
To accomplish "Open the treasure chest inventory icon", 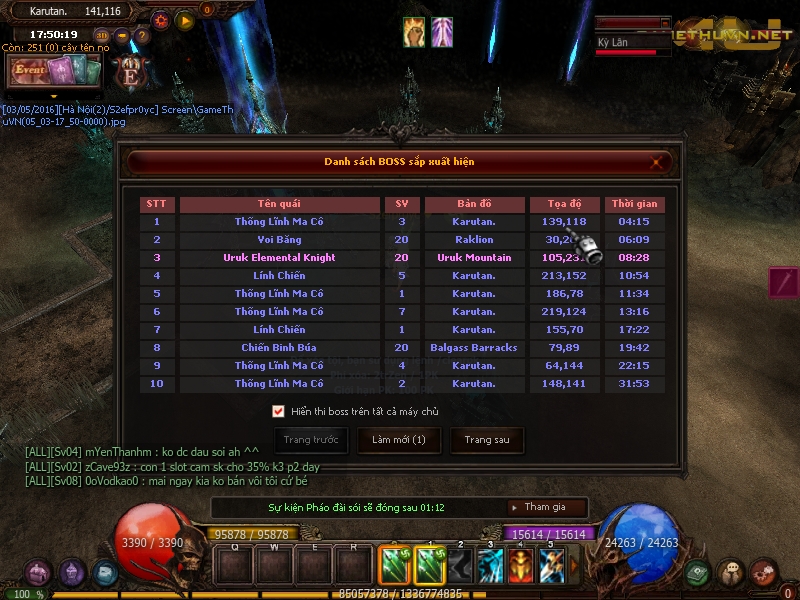I will pos(39,573).
